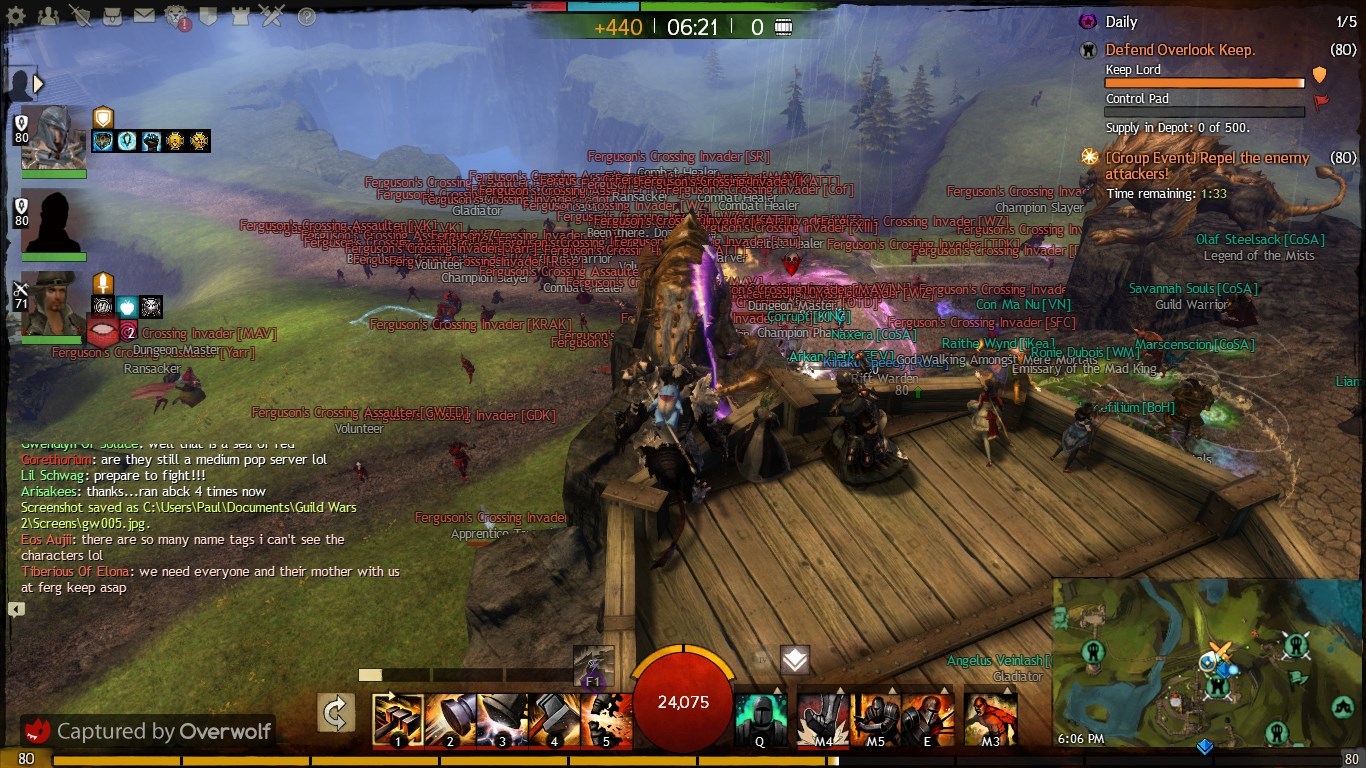The image size is (1366, 768).
Task: Activate the healing skill marked Q
Action: coord(760,720)
